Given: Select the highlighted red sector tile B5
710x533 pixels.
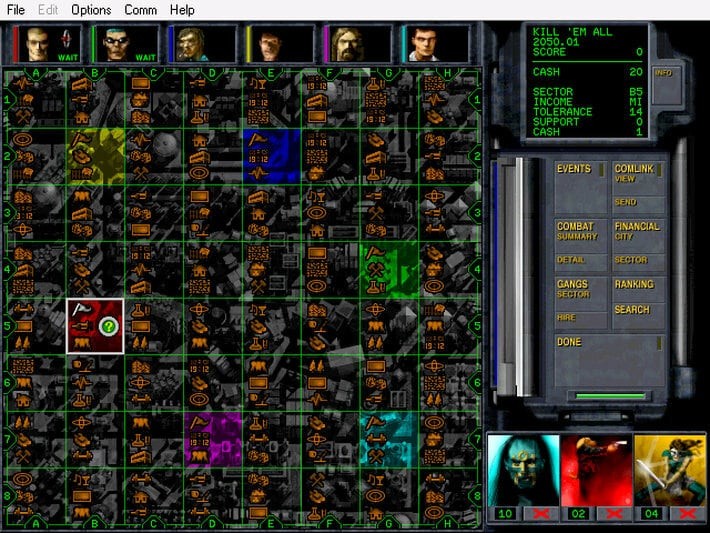Looking at the screenshot, I should click(x=95, y=326).
